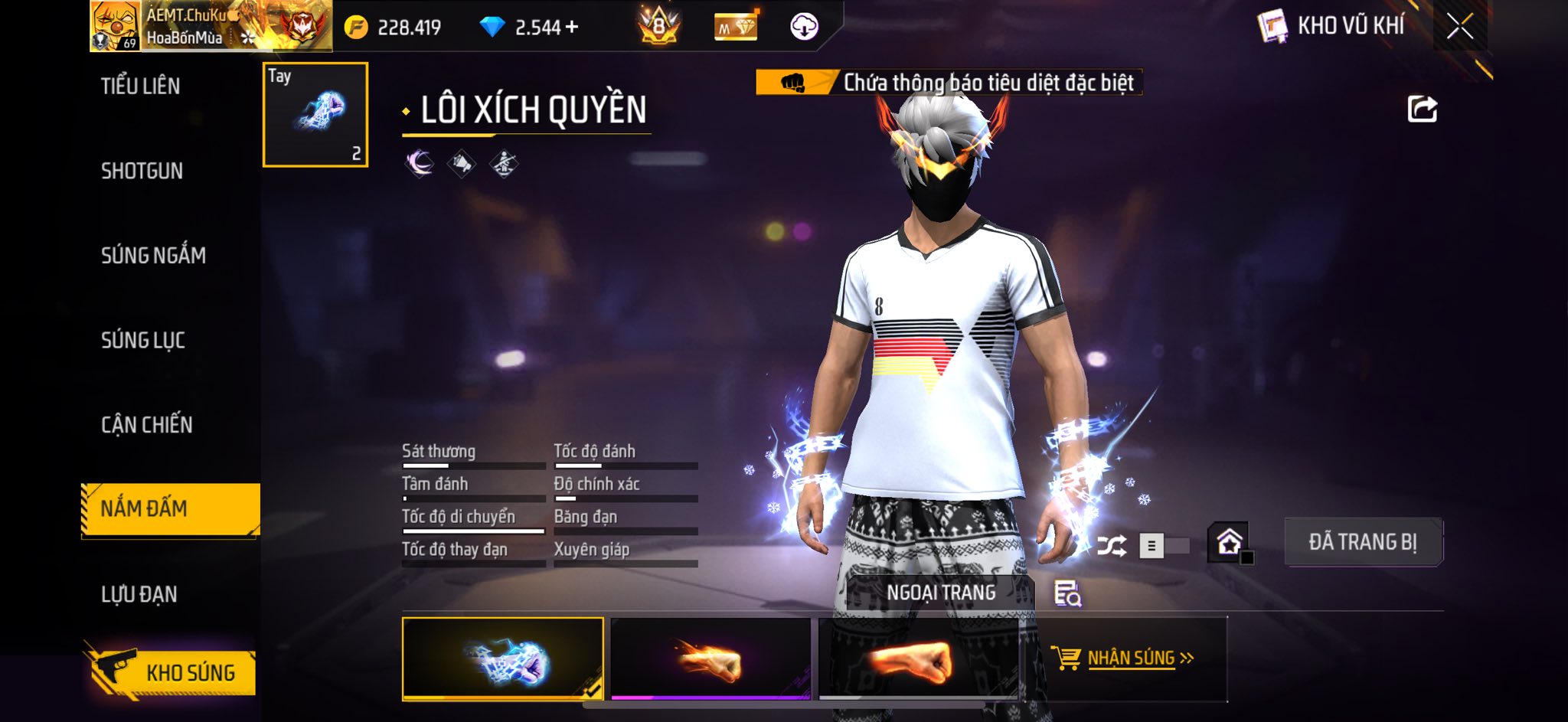Choose the lightning chain fist skin

(502, 659)
